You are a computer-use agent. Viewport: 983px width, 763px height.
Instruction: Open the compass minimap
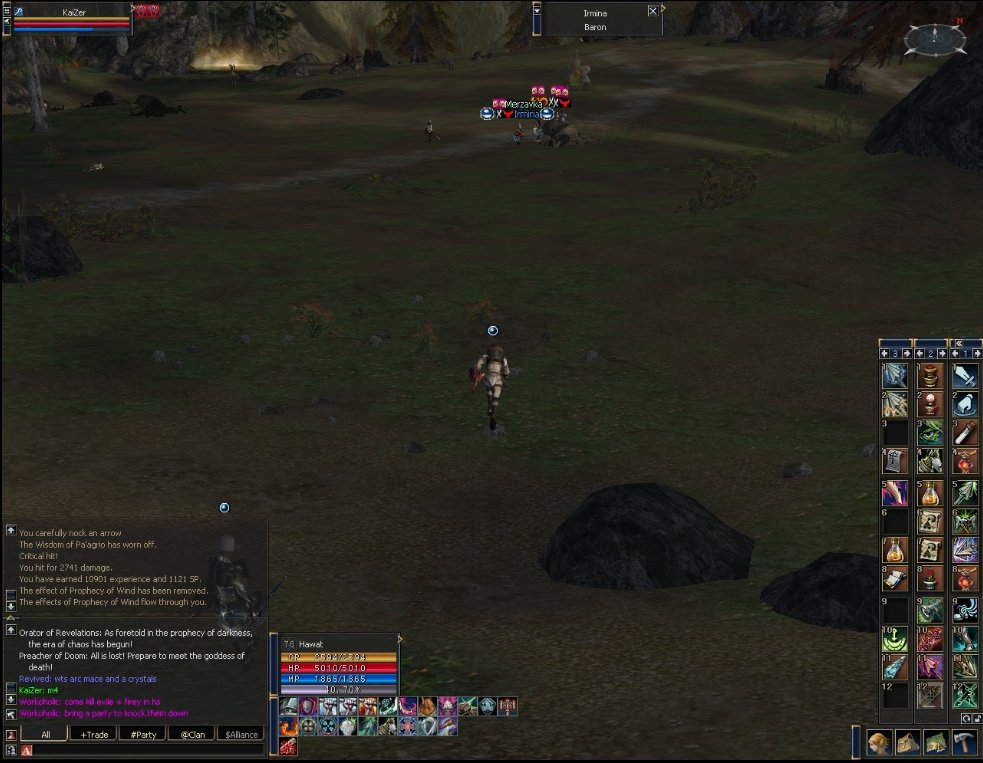934,38
